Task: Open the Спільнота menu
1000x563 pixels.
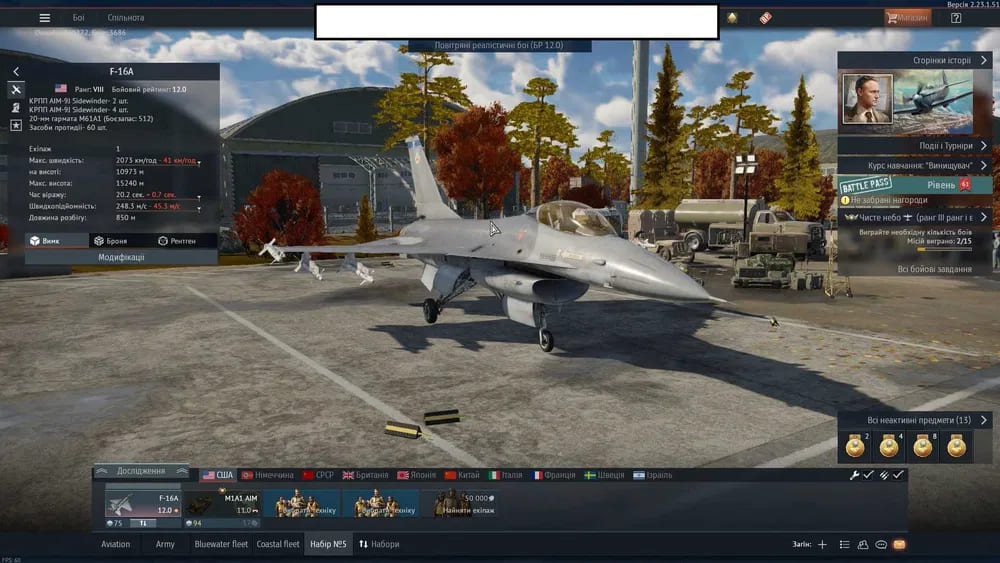Action: click(126, 18)
